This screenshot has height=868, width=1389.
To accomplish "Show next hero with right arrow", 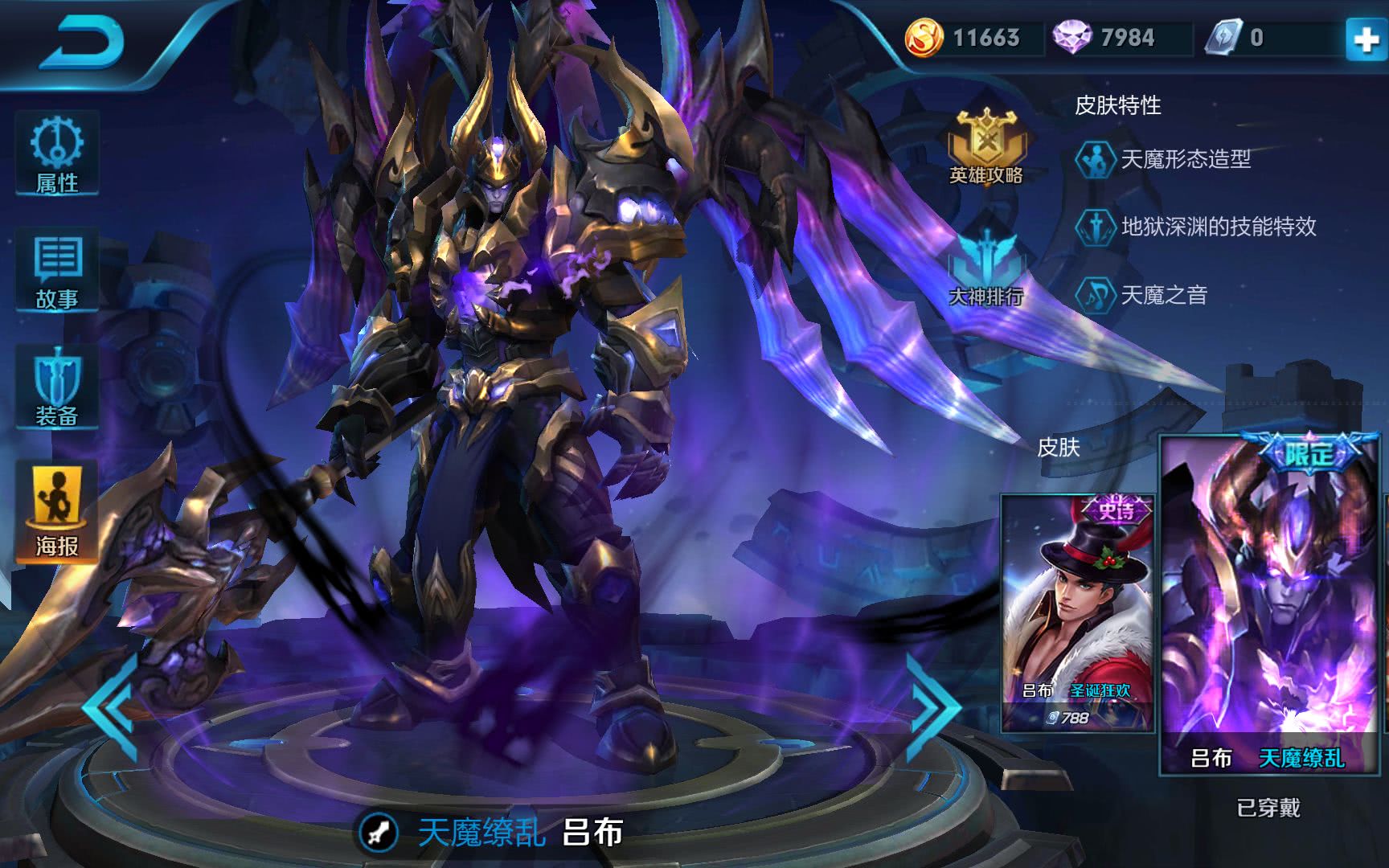I will tap(932, 707).
